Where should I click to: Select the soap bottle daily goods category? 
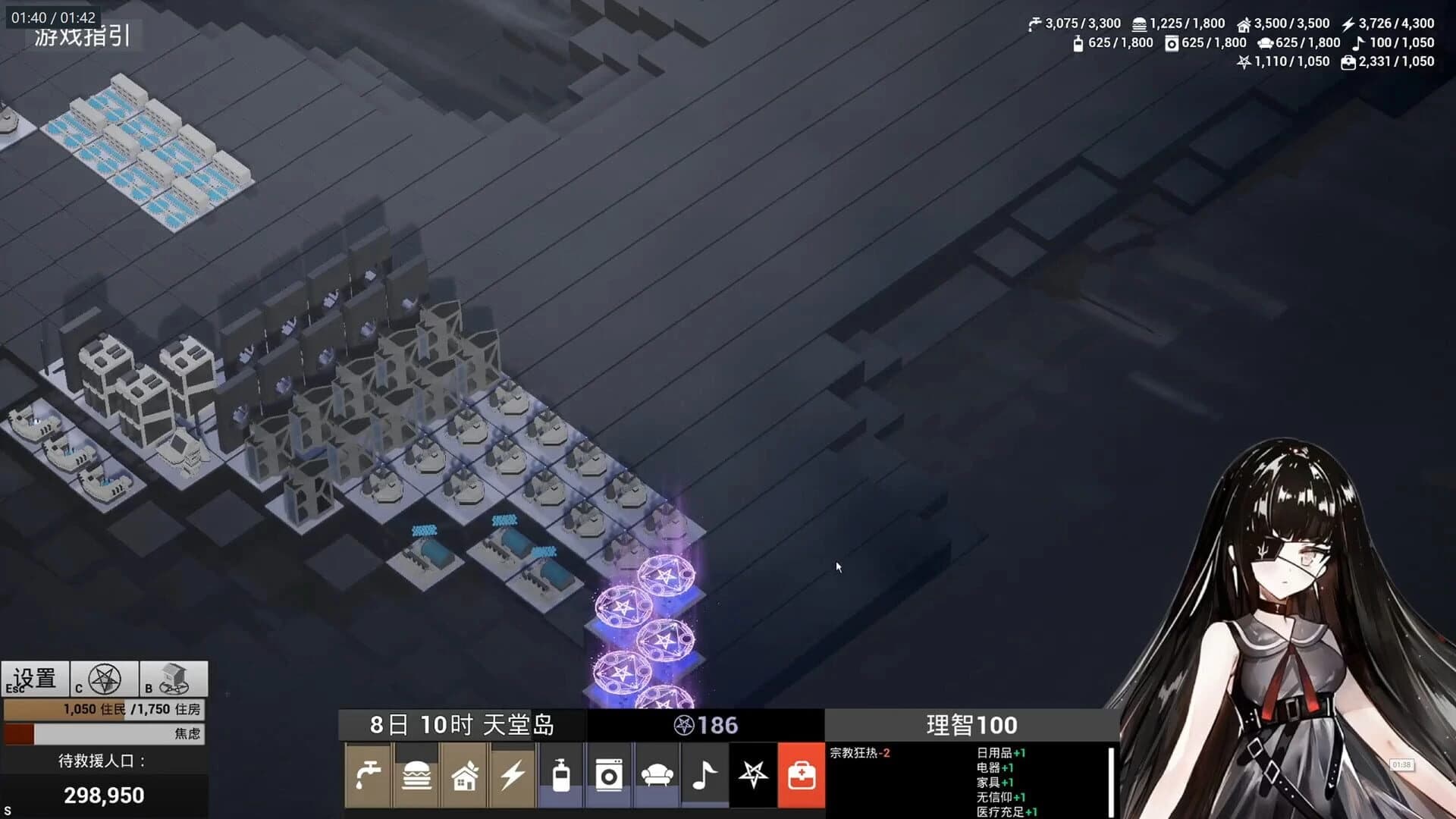[x=561, y=775]
